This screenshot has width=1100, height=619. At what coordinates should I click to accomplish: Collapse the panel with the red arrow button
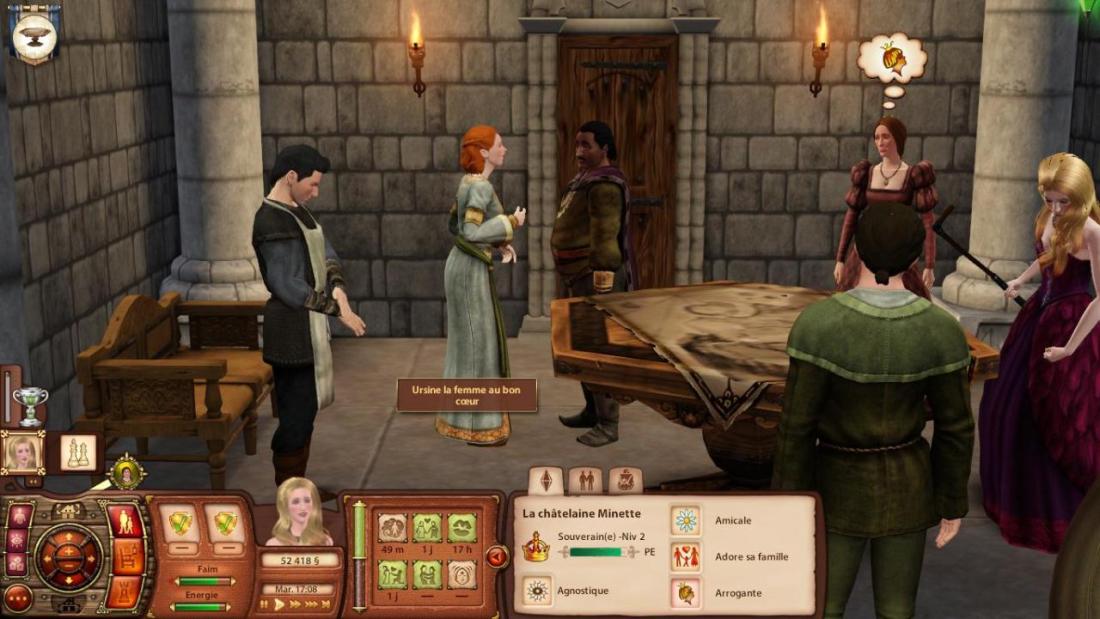tap(496, 557)
